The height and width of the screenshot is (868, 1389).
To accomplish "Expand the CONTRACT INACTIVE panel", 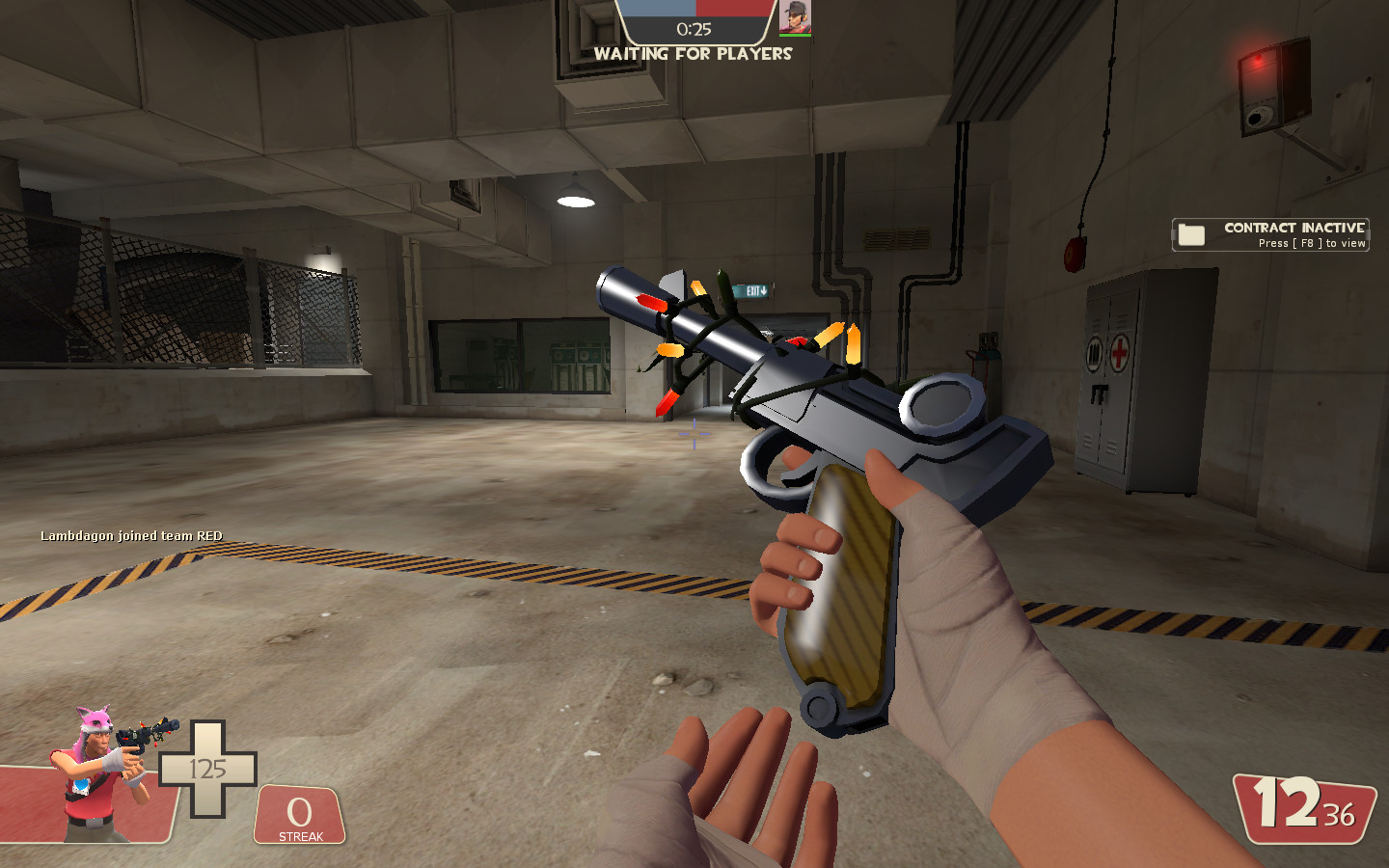I will [x=1268, y=231].
